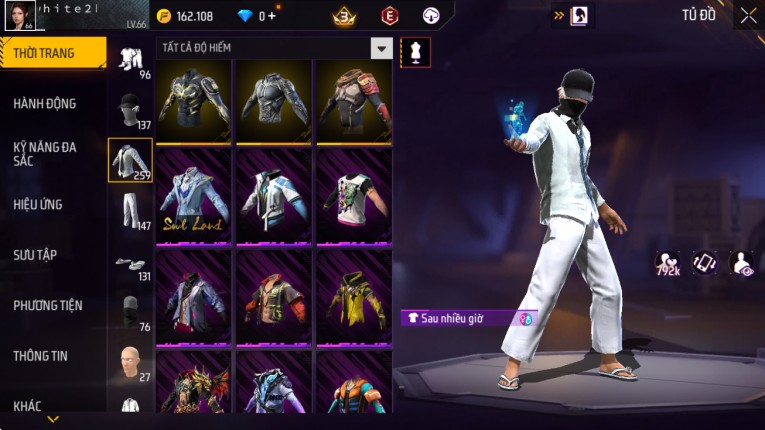Screen dimensions: 765x430
Task: Click the diamond currency plus button
Action: tap(271, 16)
